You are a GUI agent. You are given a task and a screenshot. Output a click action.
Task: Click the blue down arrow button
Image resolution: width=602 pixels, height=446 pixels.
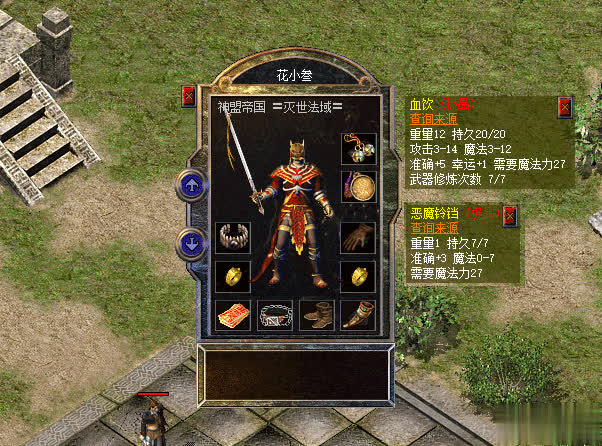coord(190,243)
